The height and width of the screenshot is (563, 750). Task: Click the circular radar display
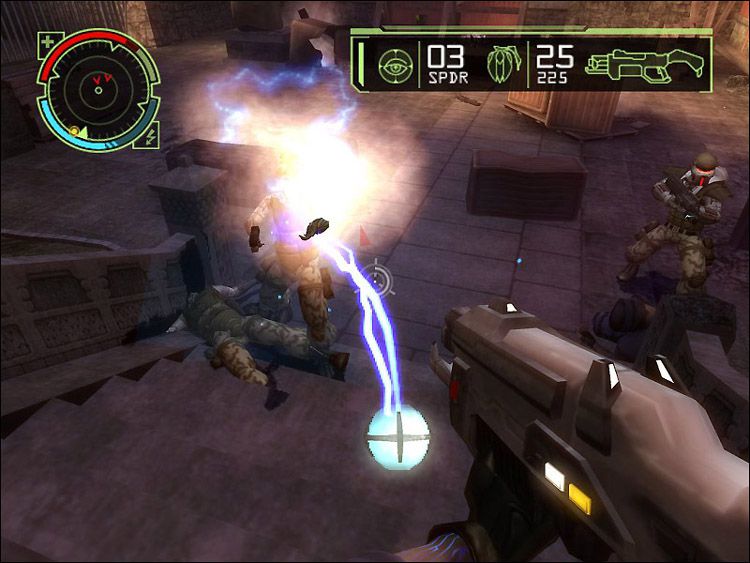tap(97, 89)
